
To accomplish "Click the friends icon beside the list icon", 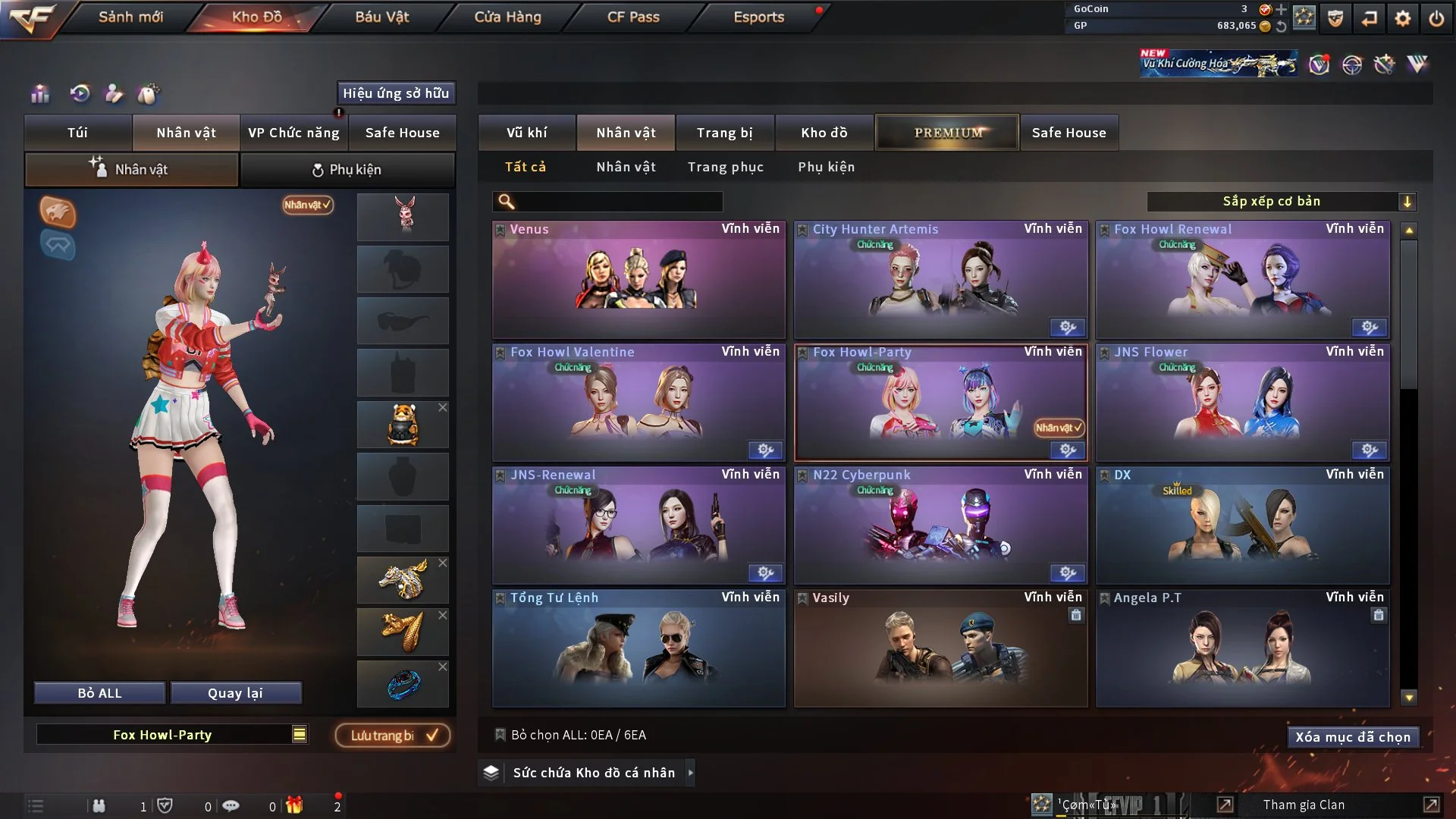I will point(99,805).
